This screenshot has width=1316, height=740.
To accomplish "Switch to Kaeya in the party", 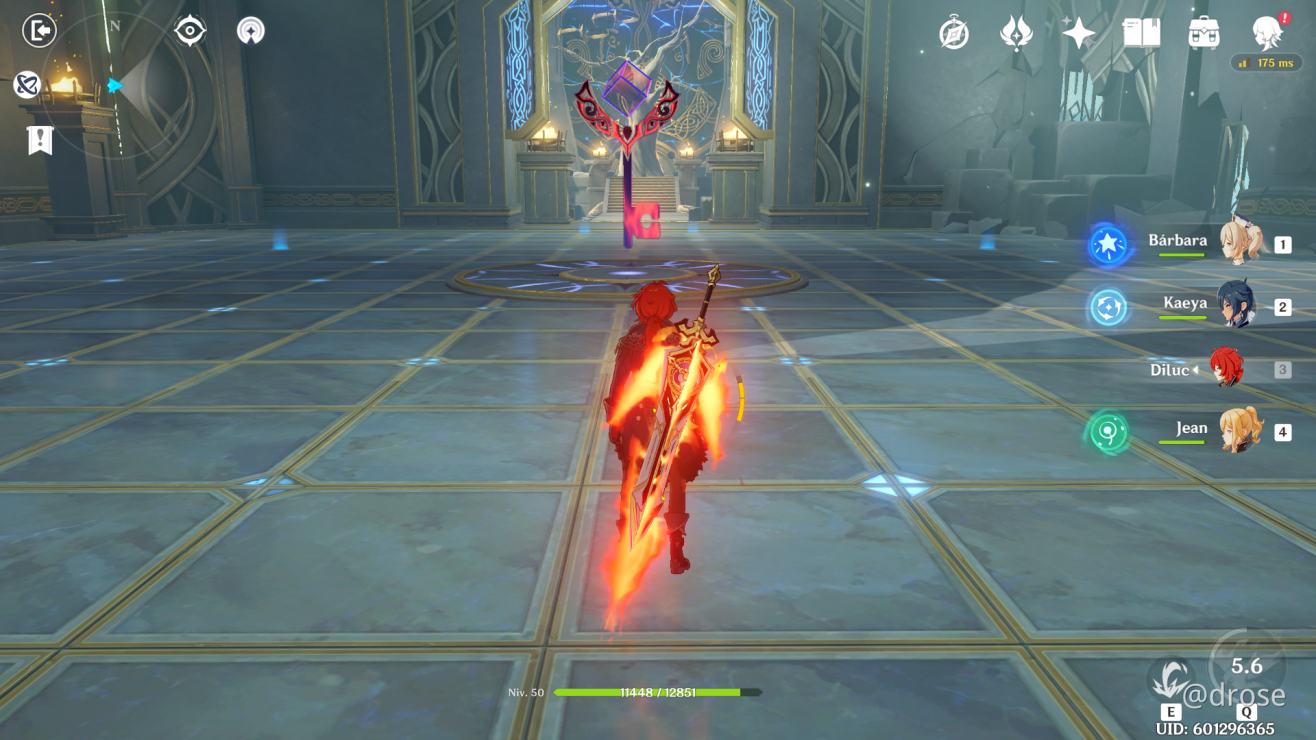I will point(1237,306).
